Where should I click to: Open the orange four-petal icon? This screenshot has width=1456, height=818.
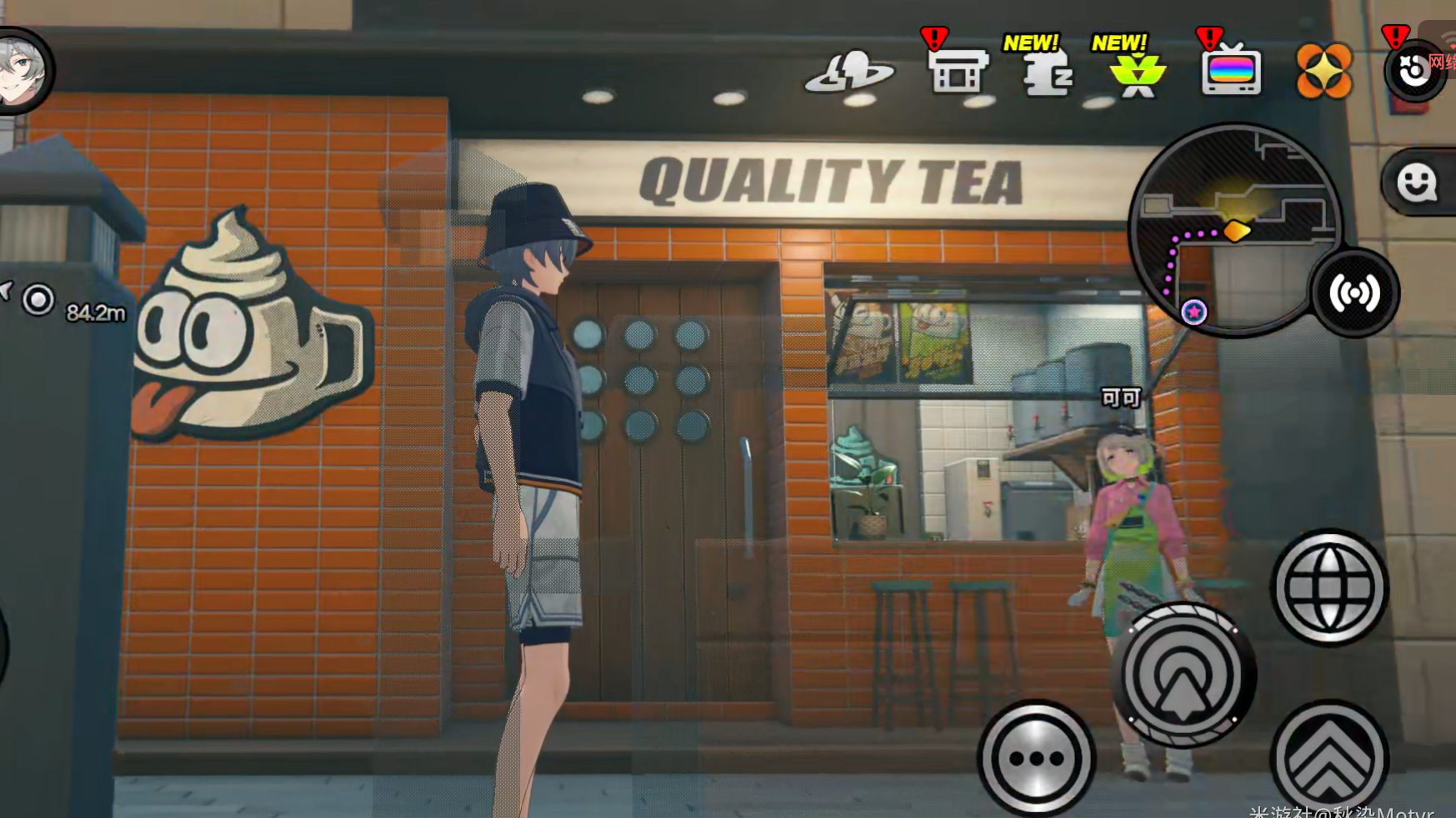(x=1323, y=71)
